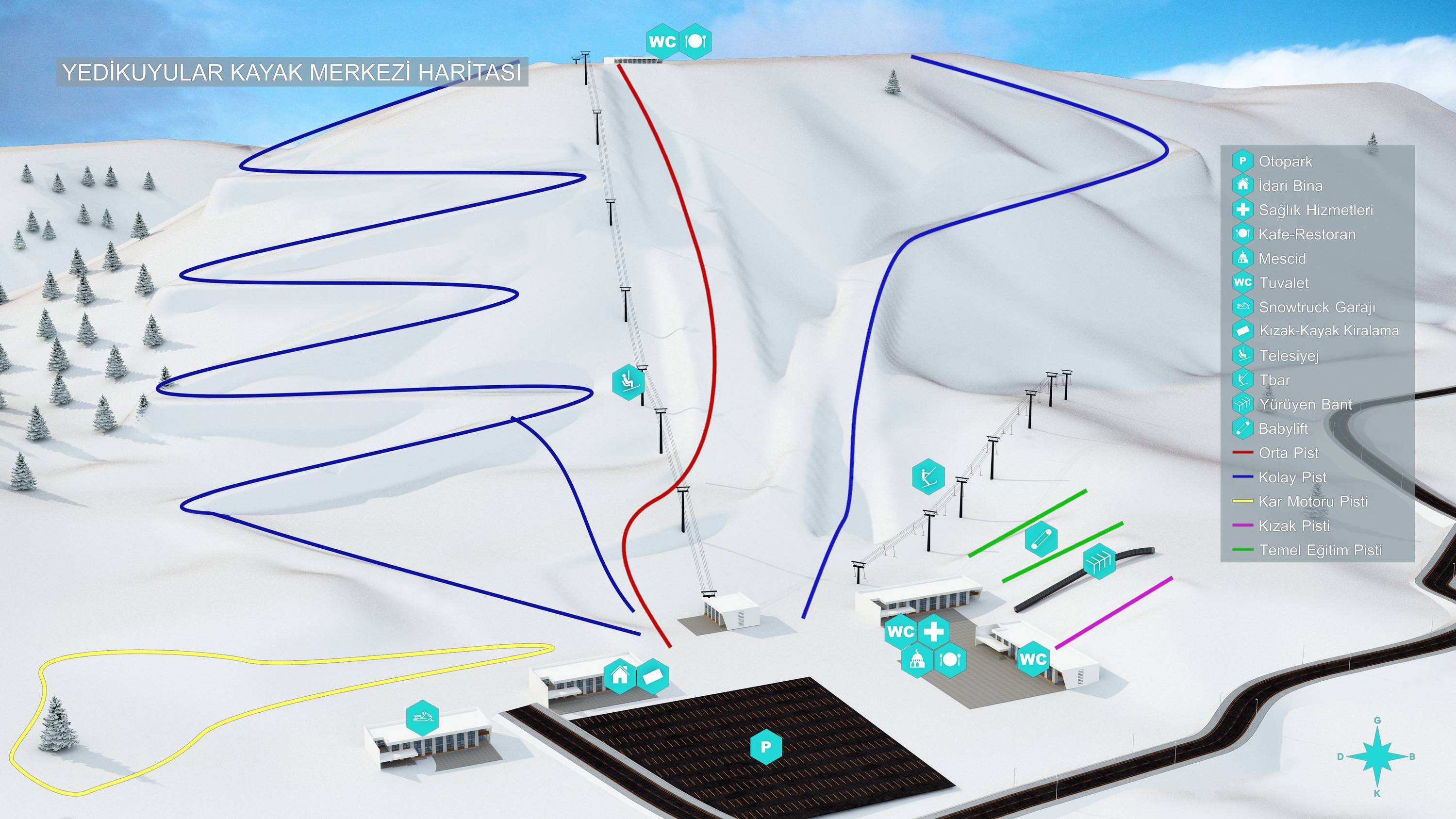Select the yellow Kar Motoru Pisti entry
The height and width of the screenshot is (819, 1456).
pyautogui.click(x=1312, y=502)
